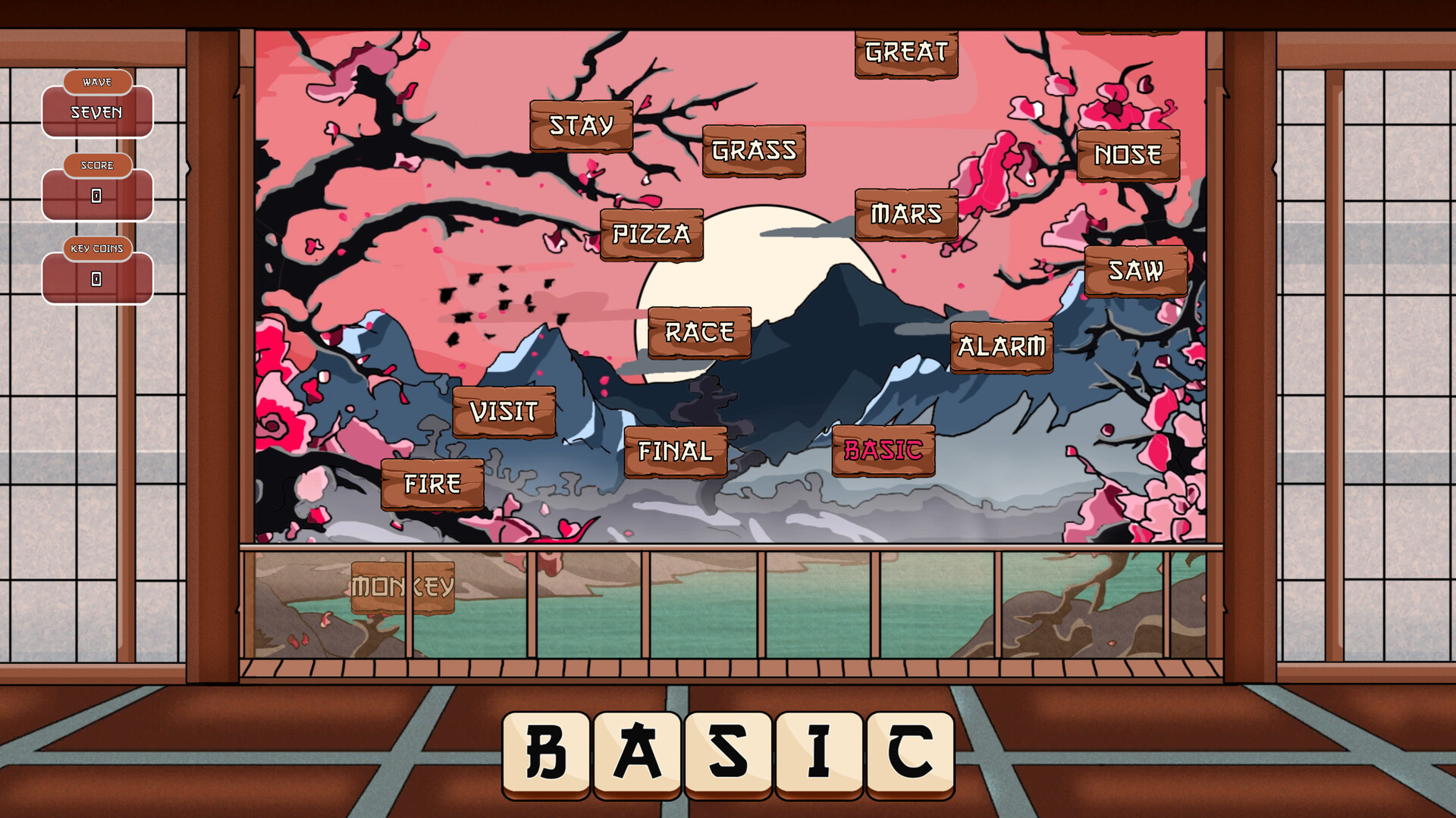Screen dimensions: 1456x818
Task: Select the STAY word sign
Action: (582, 125)
